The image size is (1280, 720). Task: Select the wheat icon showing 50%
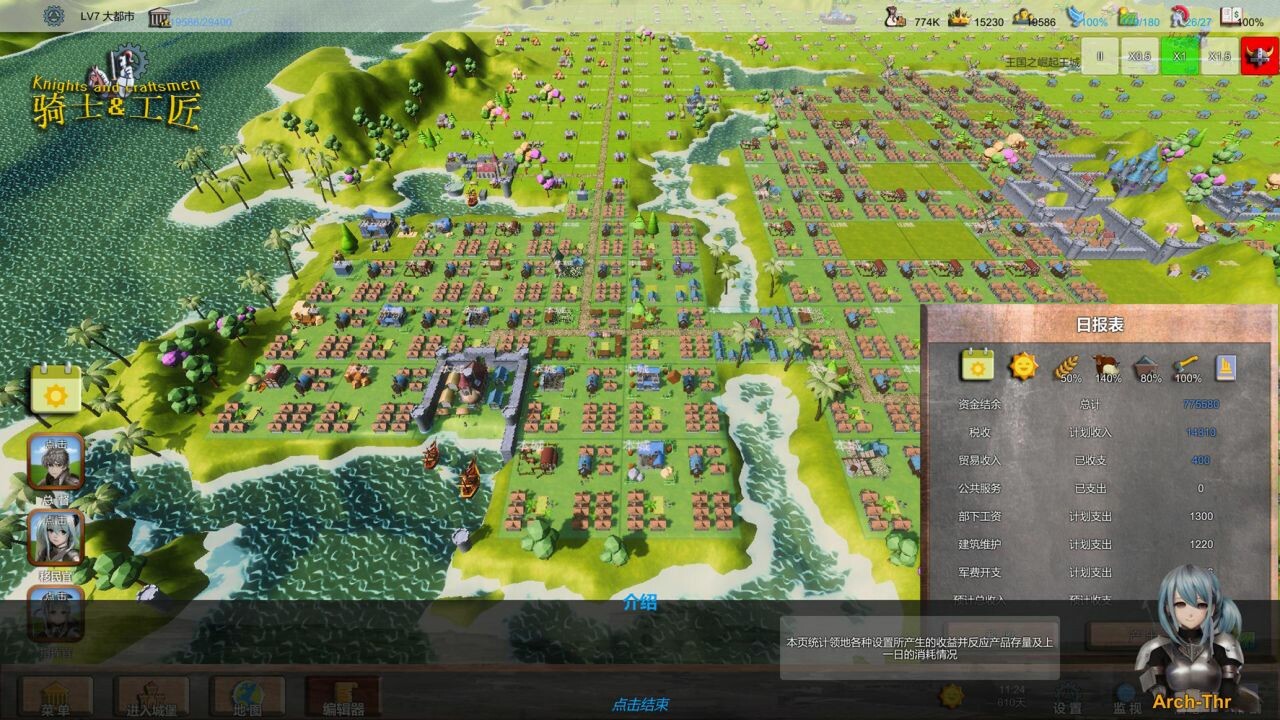(x=1066, y=364)
